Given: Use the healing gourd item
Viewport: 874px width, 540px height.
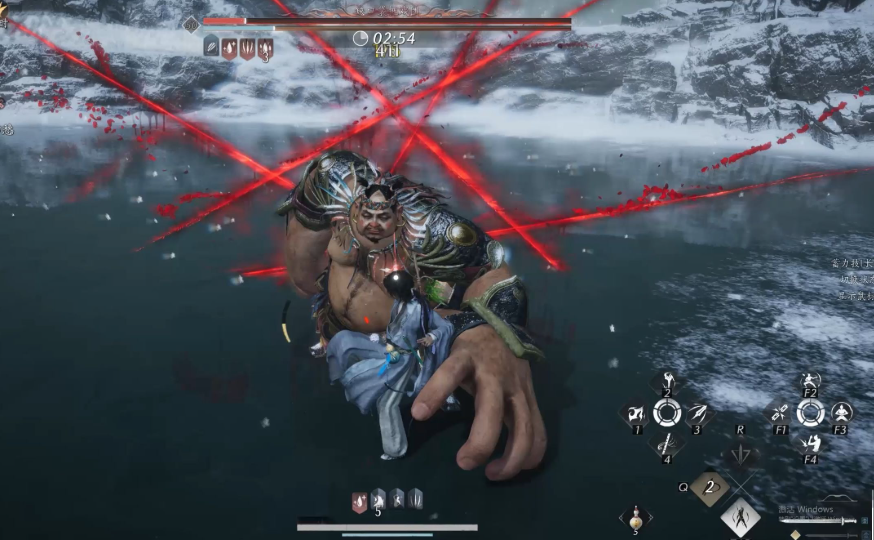Looking at the screenshot, I should tap(635, 518).
